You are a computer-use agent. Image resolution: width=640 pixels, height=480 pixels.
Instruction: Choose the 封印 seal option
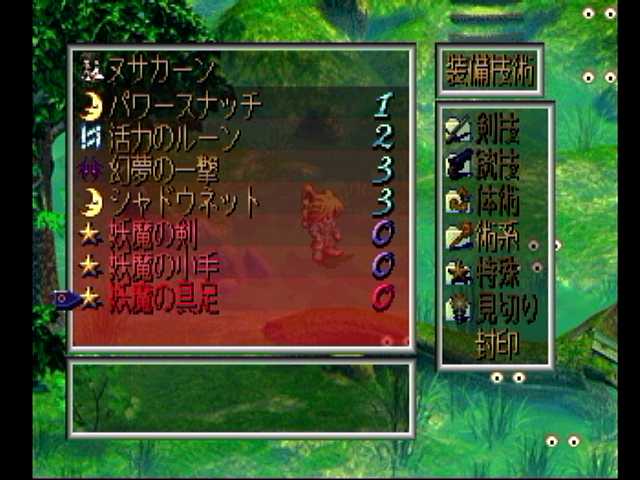(495, 343)
